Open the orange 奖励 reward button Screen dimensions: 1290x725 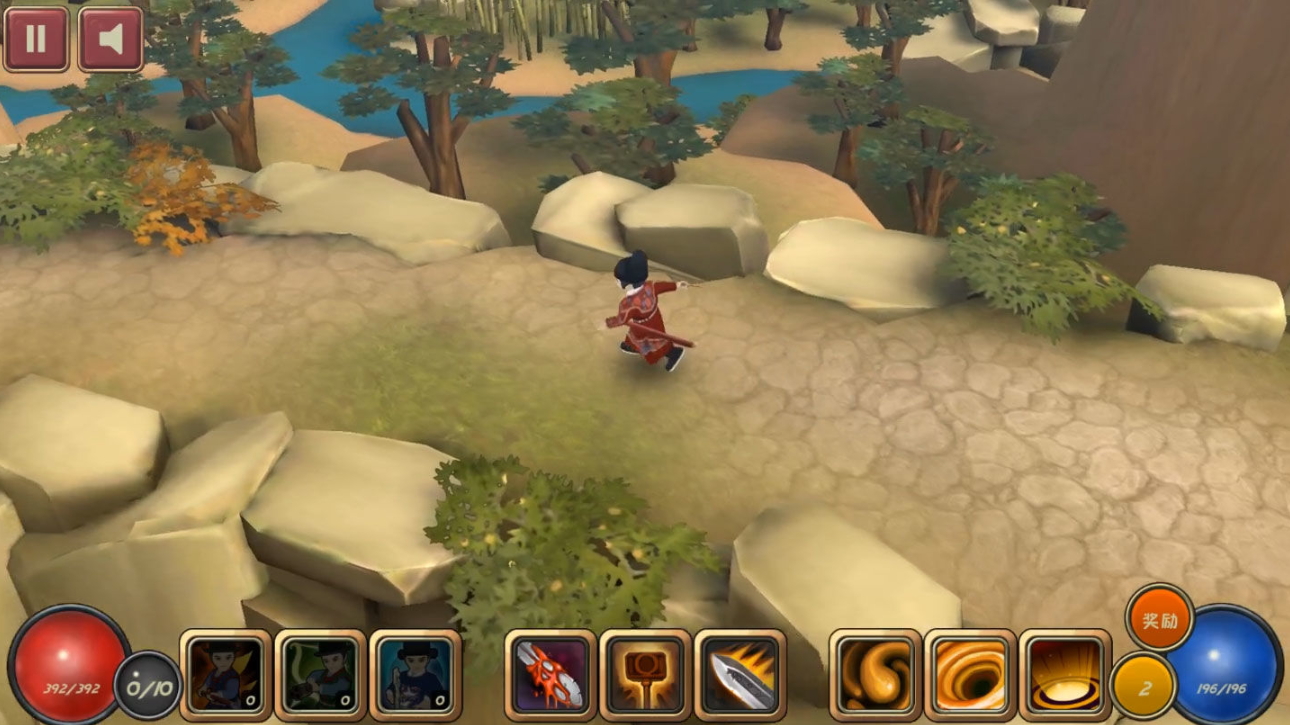[1159, 619]
